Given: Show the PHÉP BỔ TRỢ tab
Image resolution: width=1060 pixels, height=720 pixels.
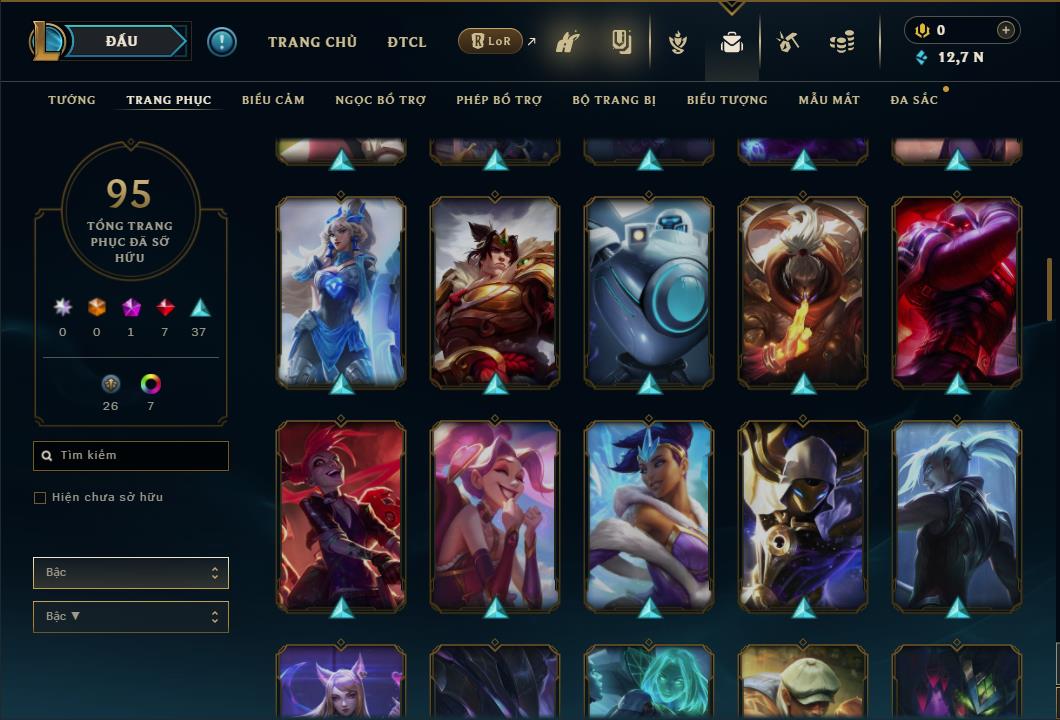Looking at the screenshot, I should 499,100.
